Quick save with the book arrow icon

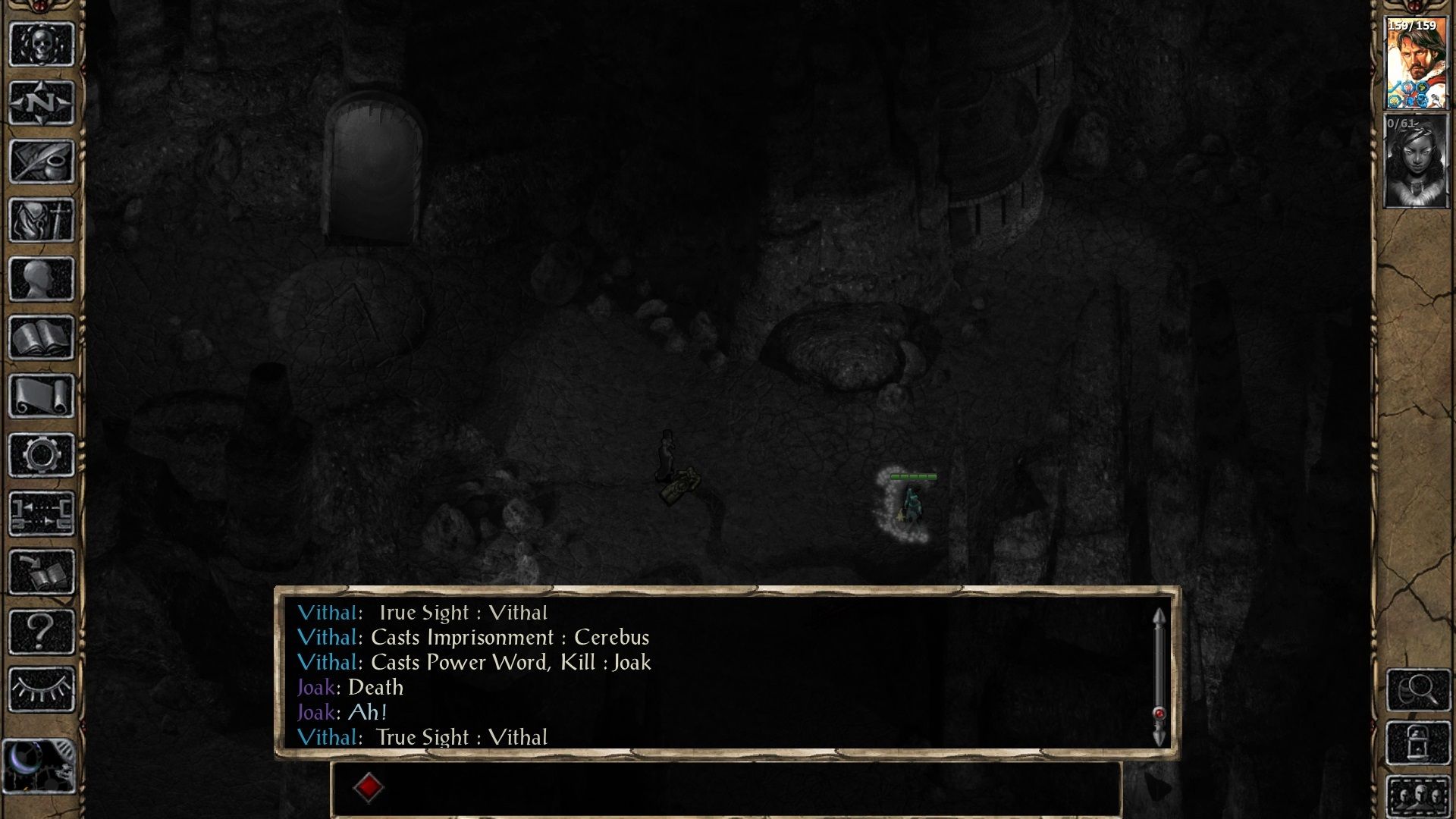point(42,573)
